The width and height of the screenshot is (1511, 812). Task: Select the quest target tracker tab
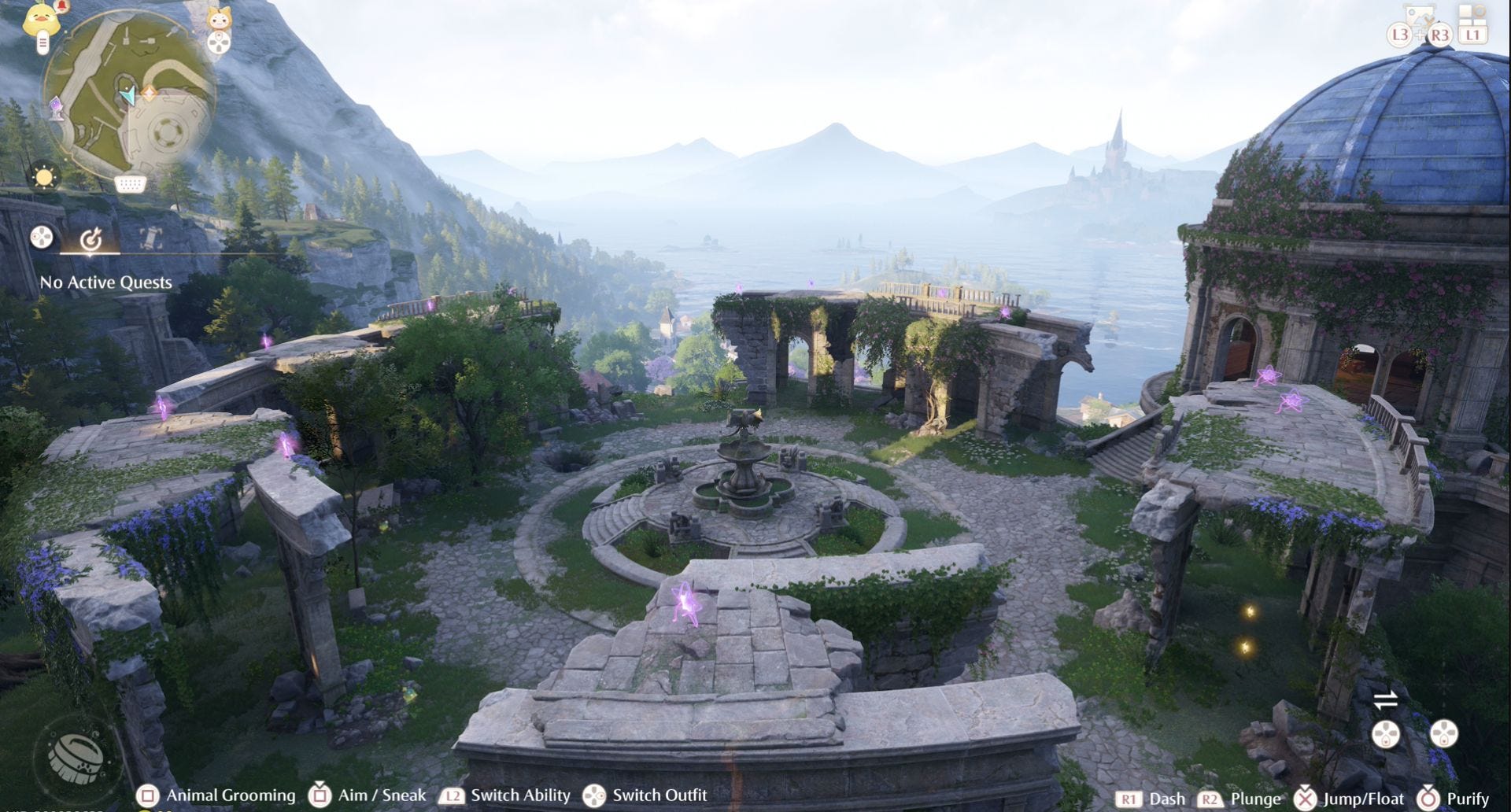coord(91,238)
